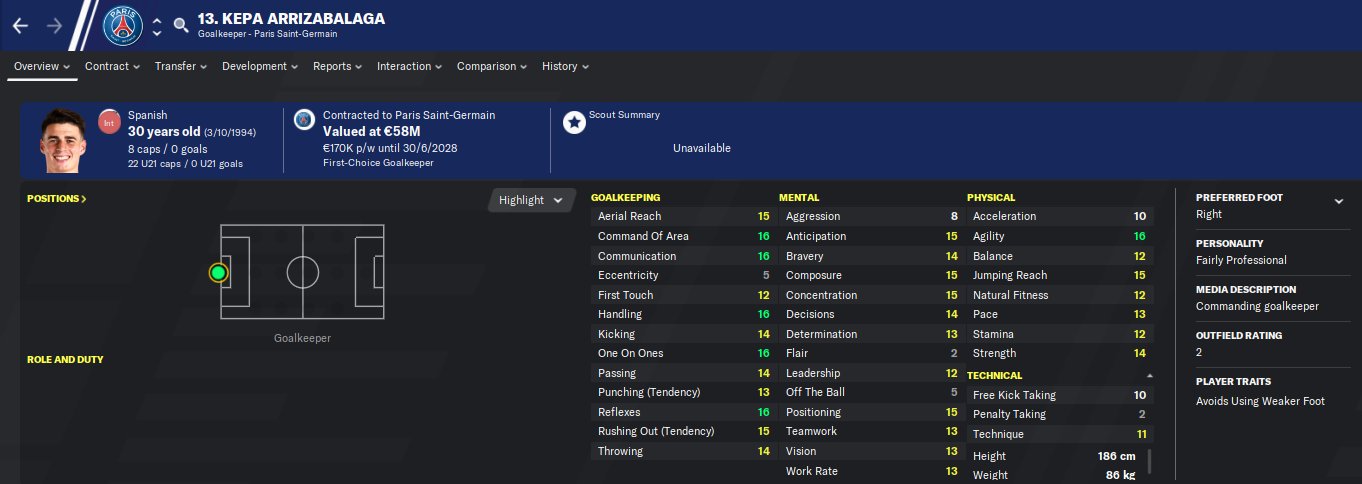Switch to the Overview tab

(42, 67)
